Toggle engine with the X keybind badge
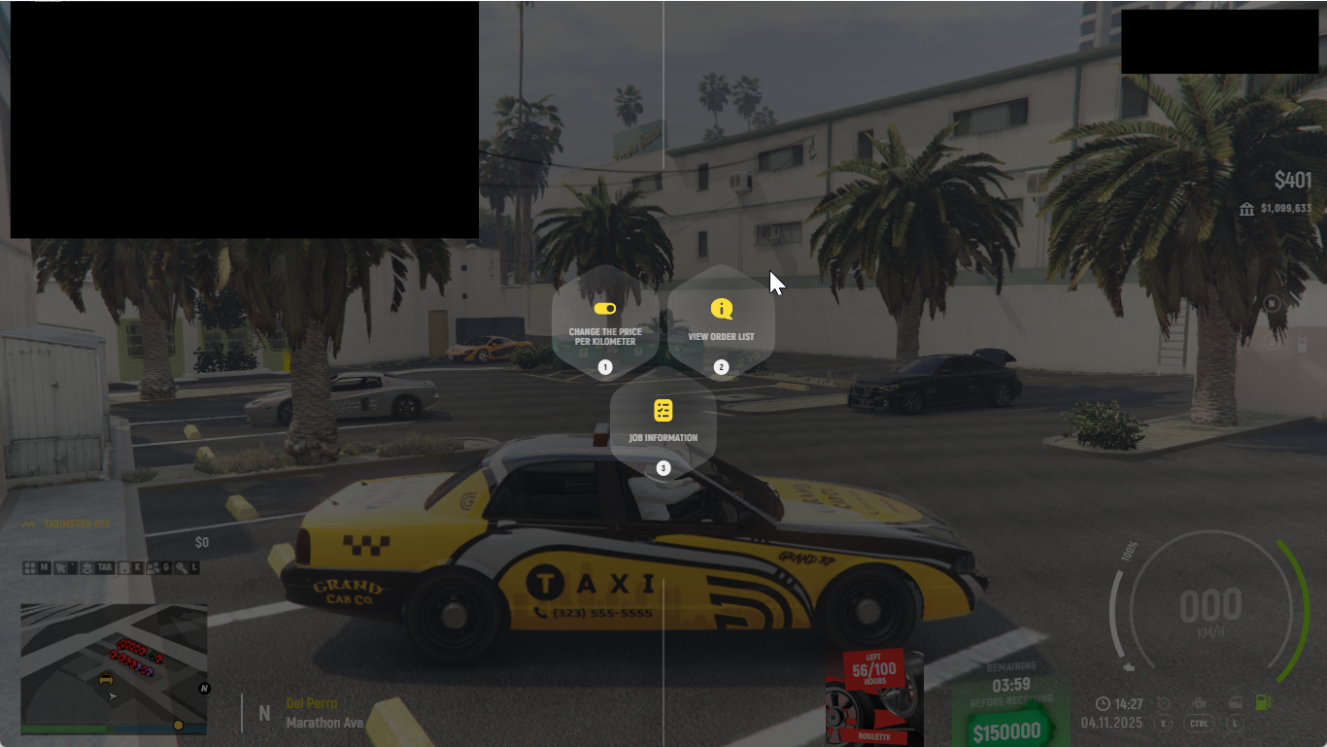Viewport: 1327px width, 747px height. 1163,723
